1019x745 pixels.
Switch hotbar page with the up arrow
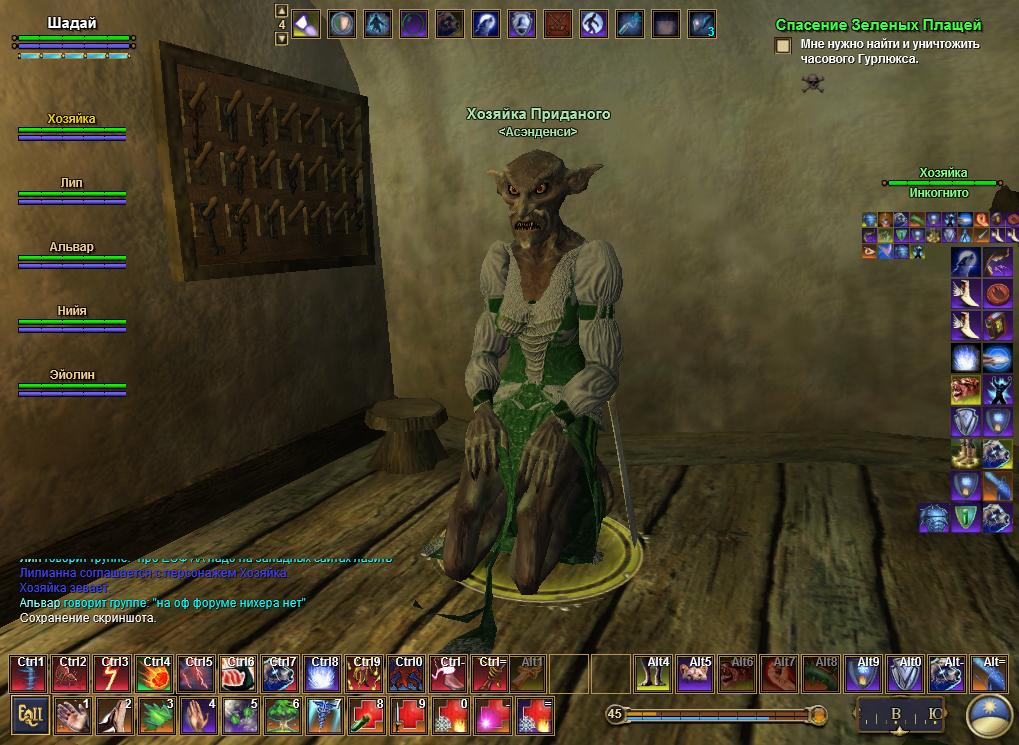click(282, 10)
